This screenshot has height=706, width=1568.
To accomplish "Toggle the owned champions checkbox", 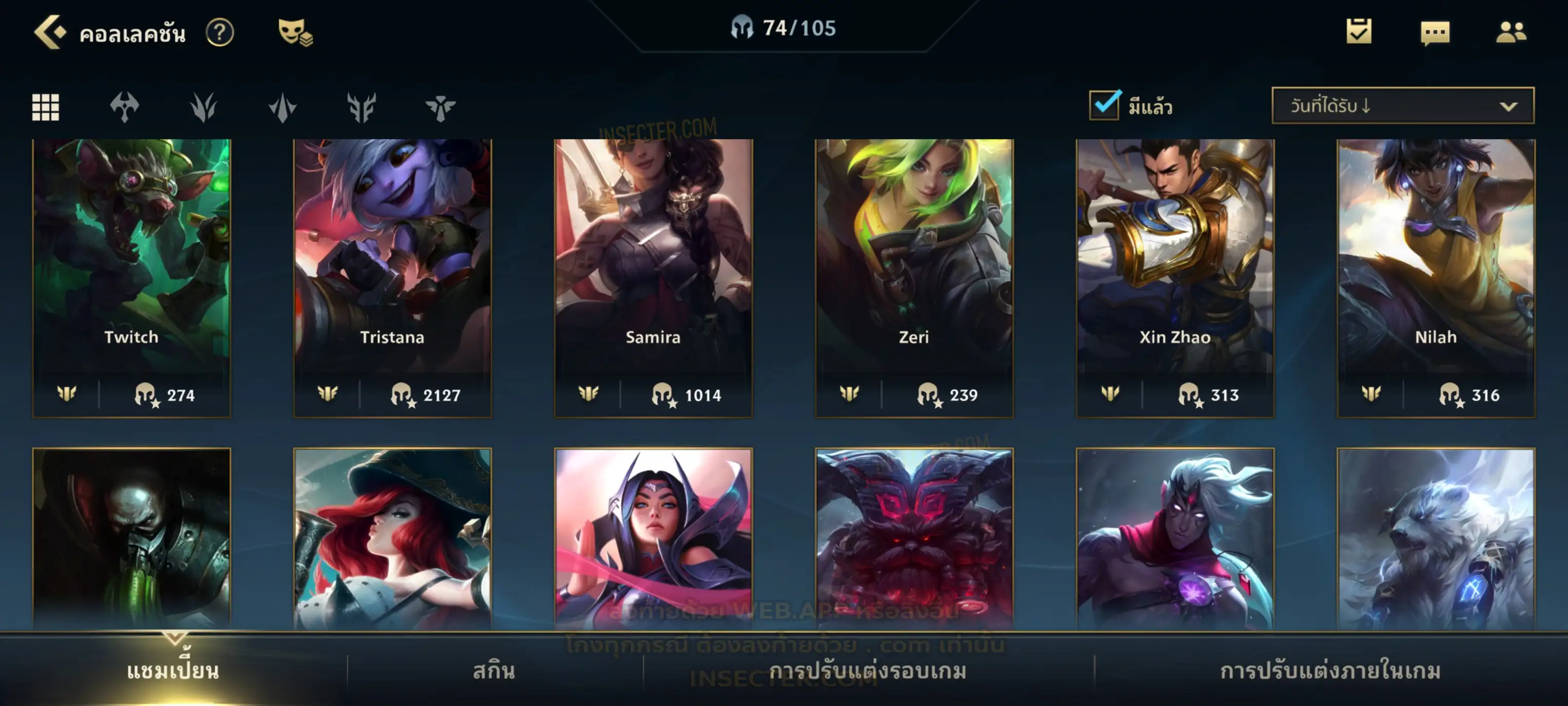I will [x=1104, y=105].
